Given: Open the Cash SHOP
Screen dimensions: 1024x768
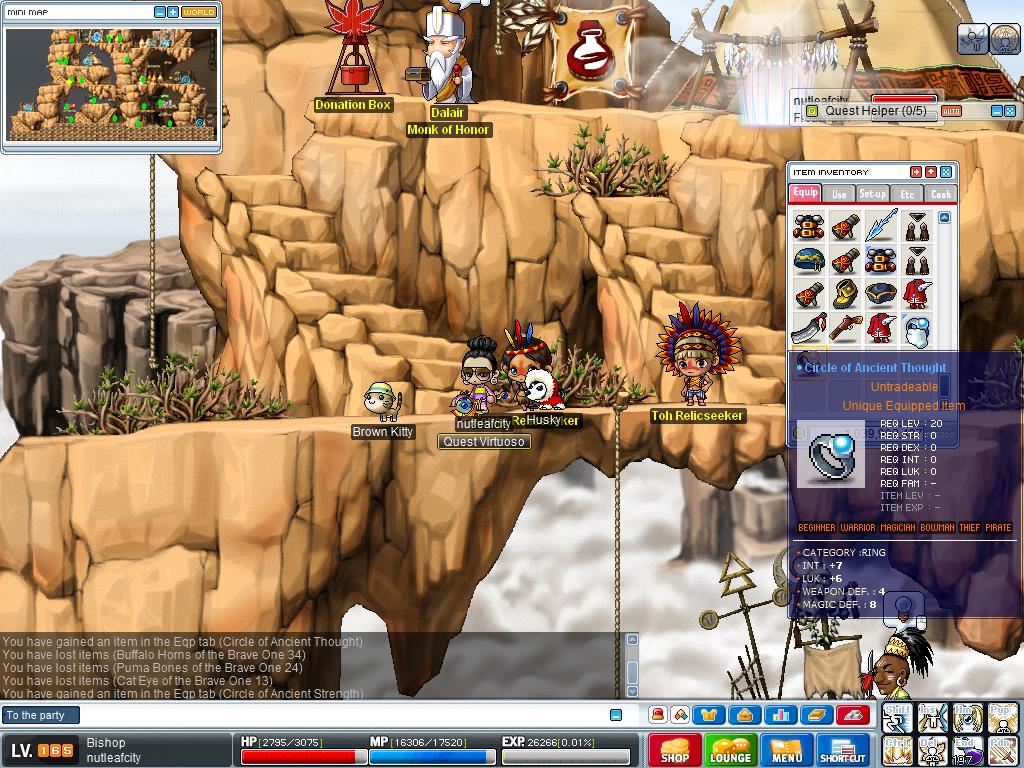Looking at the screenshot, I should pos(674,750).
